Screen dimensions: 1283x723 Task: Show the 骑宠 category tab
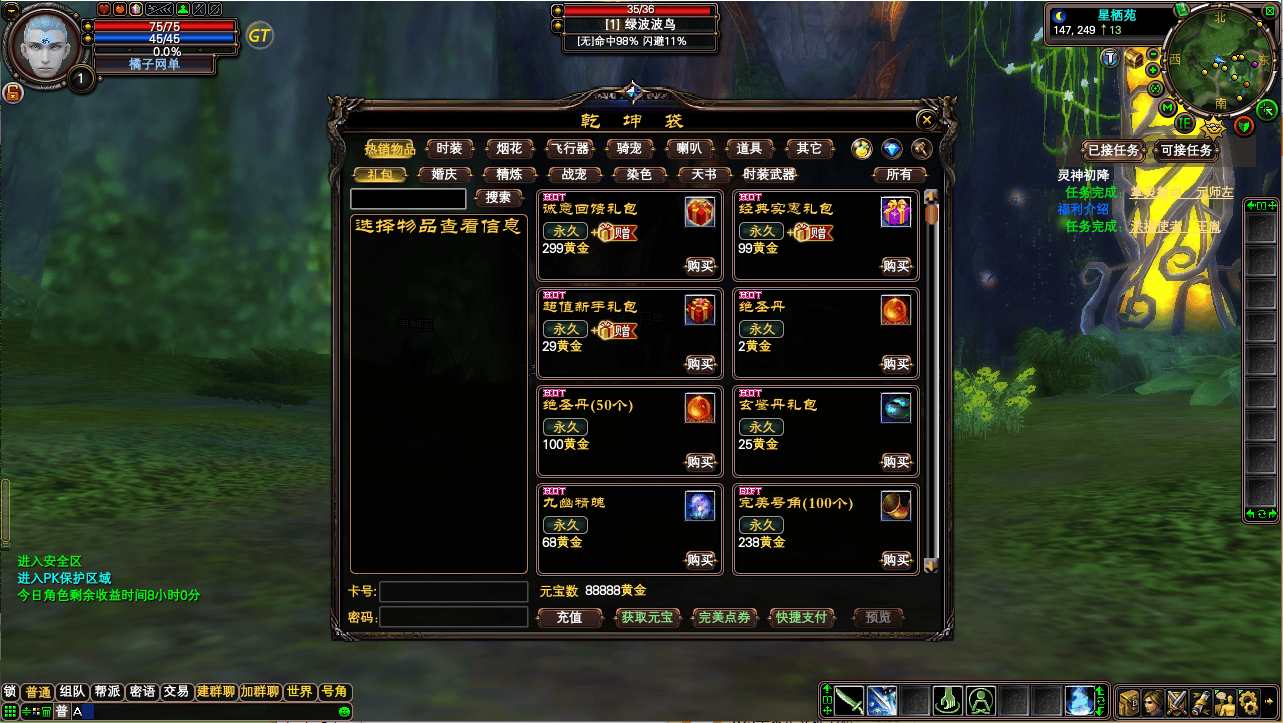point(629,149)
